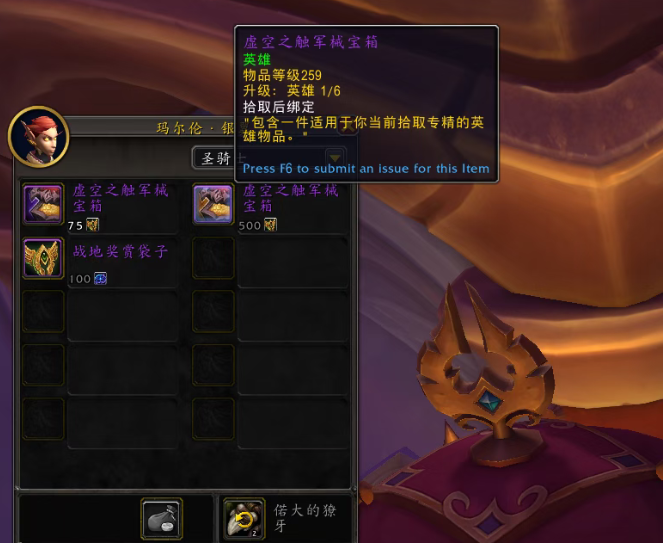This screenshot has width=663, height=543.
Task: Purchase the battlefield reward bag for 100
Action: [x=43, y=257]
